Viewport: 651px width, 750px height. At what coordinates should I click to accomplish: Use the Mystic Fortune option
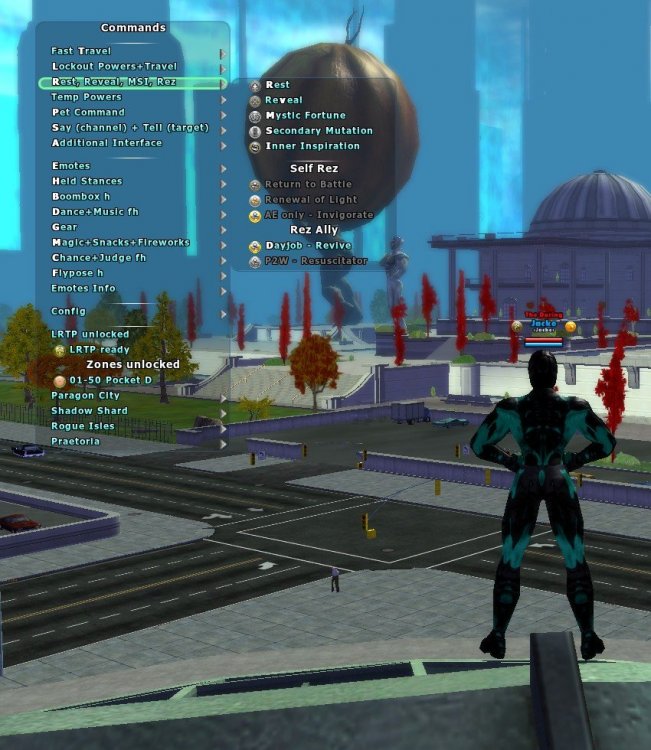305,116
